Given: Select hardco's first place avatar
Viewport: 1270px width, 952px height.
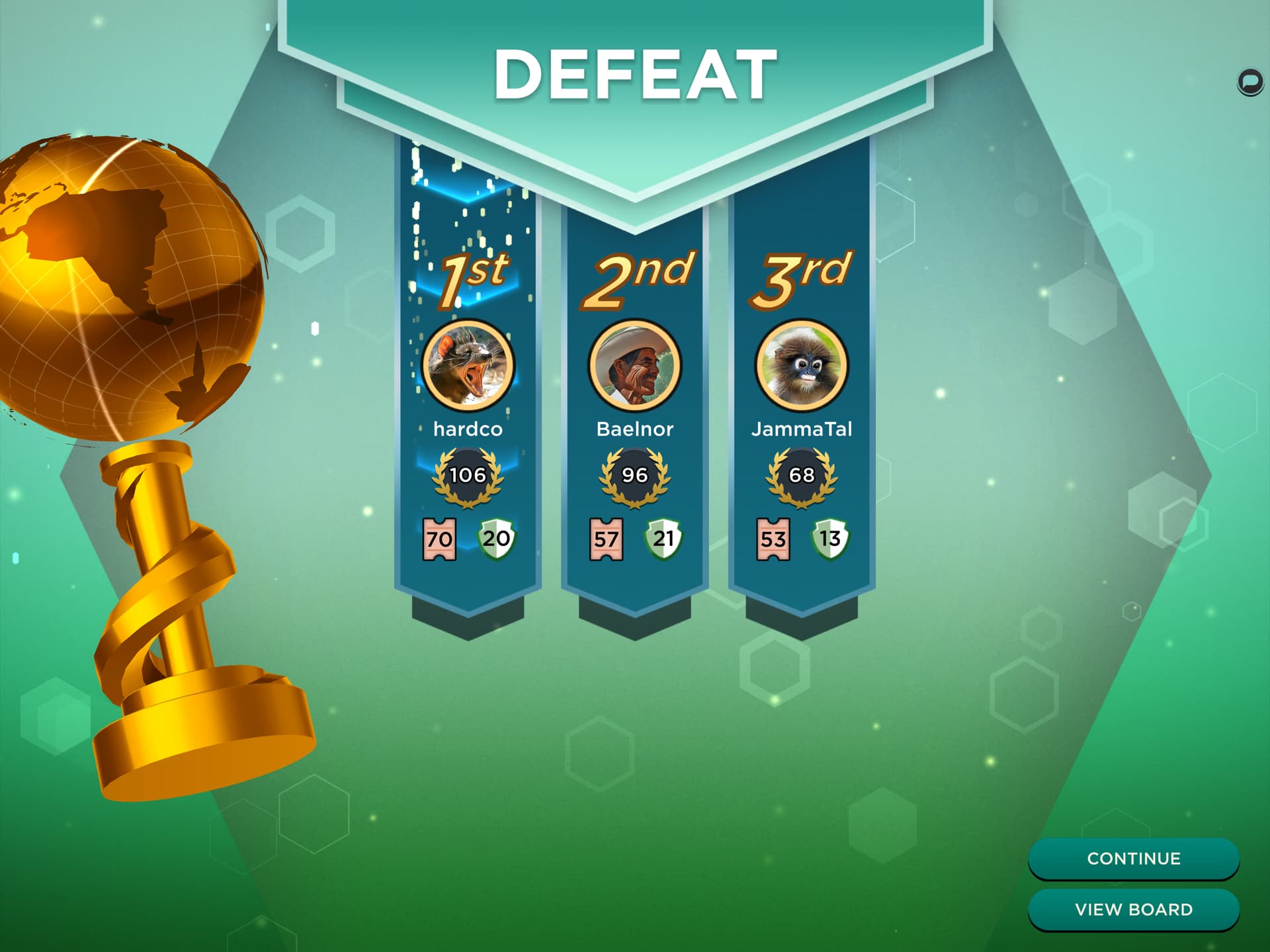Looking at the screenshot, I should pyautogui.click(x=468, y=366).
